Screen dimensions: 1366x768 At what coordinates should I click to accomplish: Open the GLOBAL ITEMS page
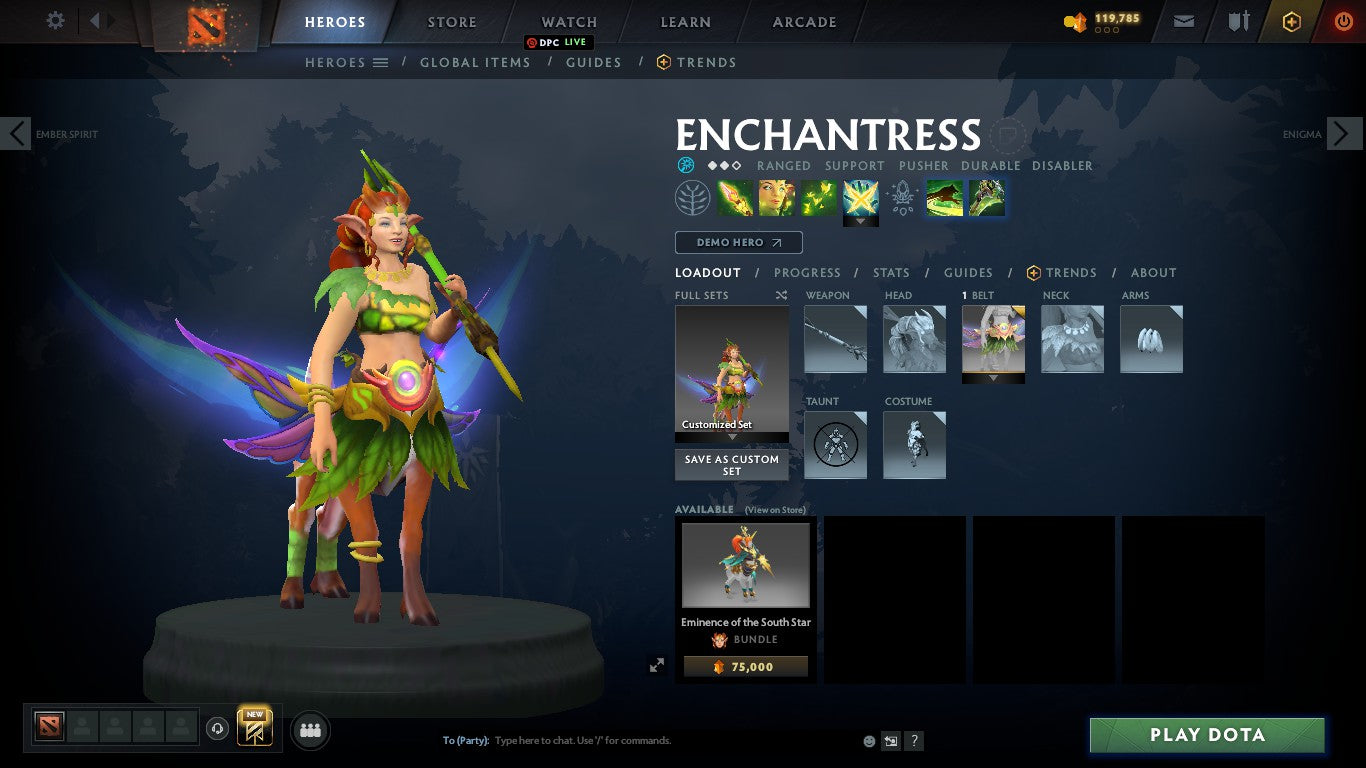(475, 62)
